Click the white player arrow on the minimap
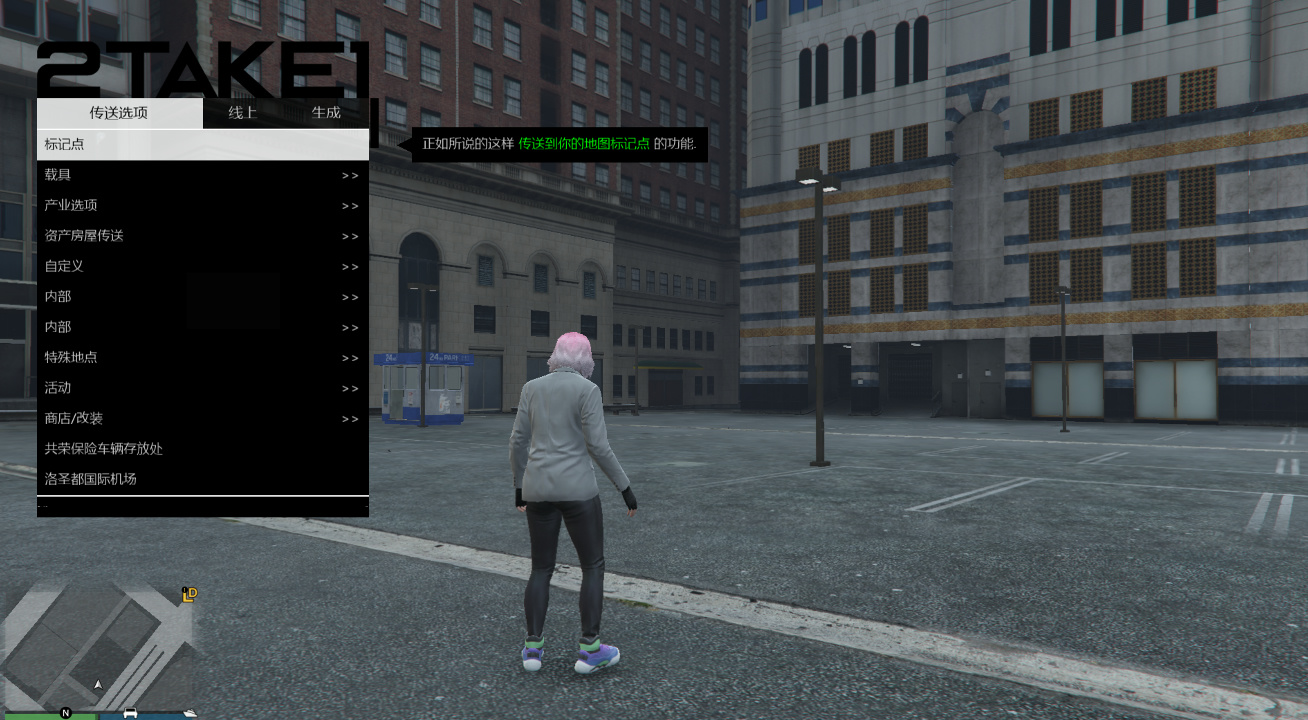The width and height of the screenshot is (1308, 720). (97, 686)
